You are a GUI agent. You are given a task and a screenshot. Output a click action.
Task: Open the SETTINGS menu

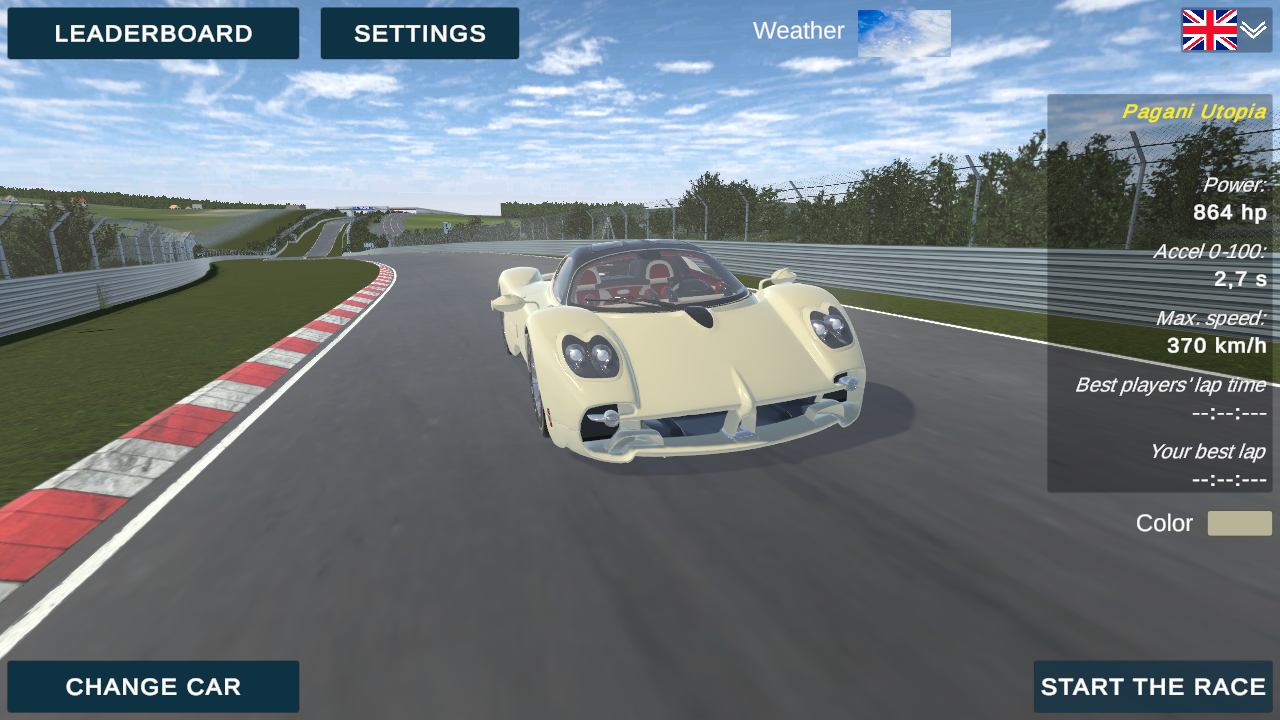pyautogui.click(x=419, y=33)
